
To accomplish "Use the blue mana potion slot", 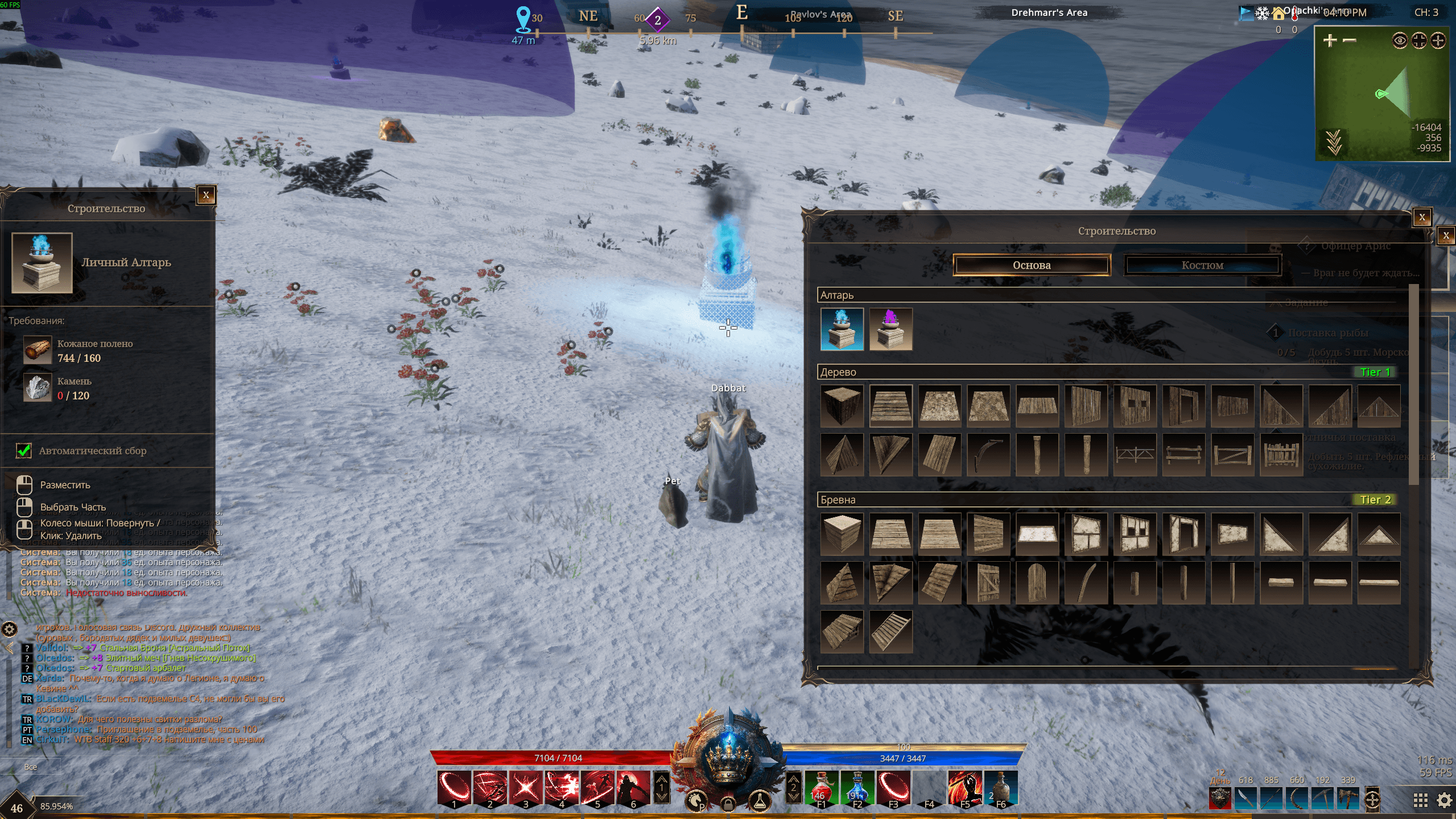I will click(x=857, y=788).
